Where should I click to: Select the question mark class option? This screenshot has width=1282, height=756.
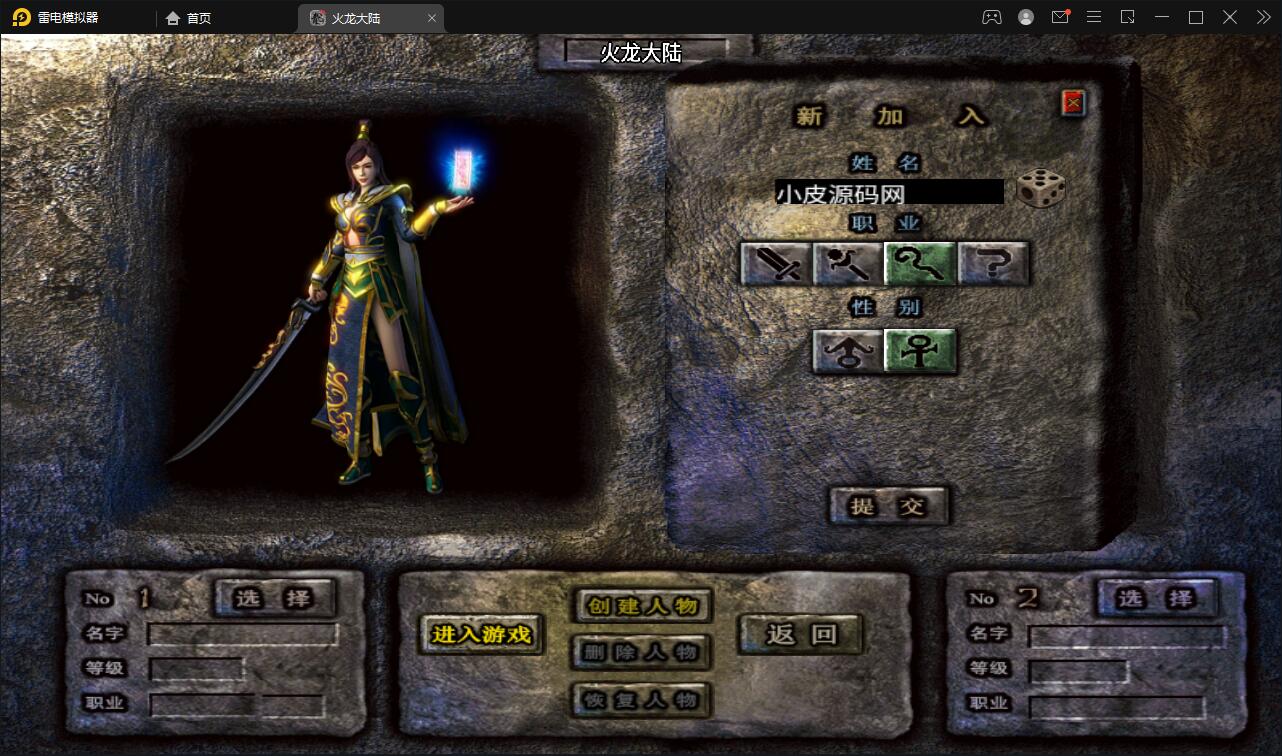pyautogui.click(x=993, y=264)
